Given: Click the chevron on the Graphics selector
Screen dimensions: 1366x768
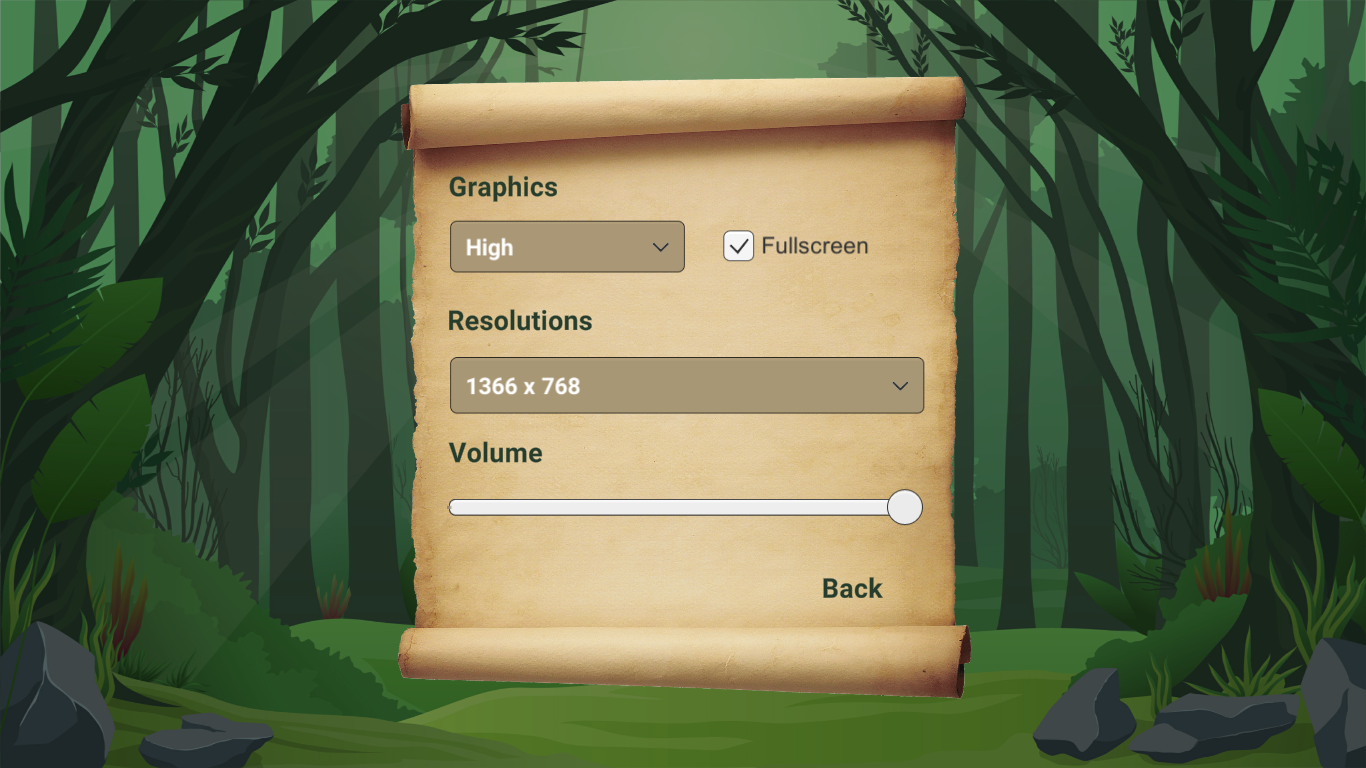Looking at the screenshot, I should (x=661, y=247).
